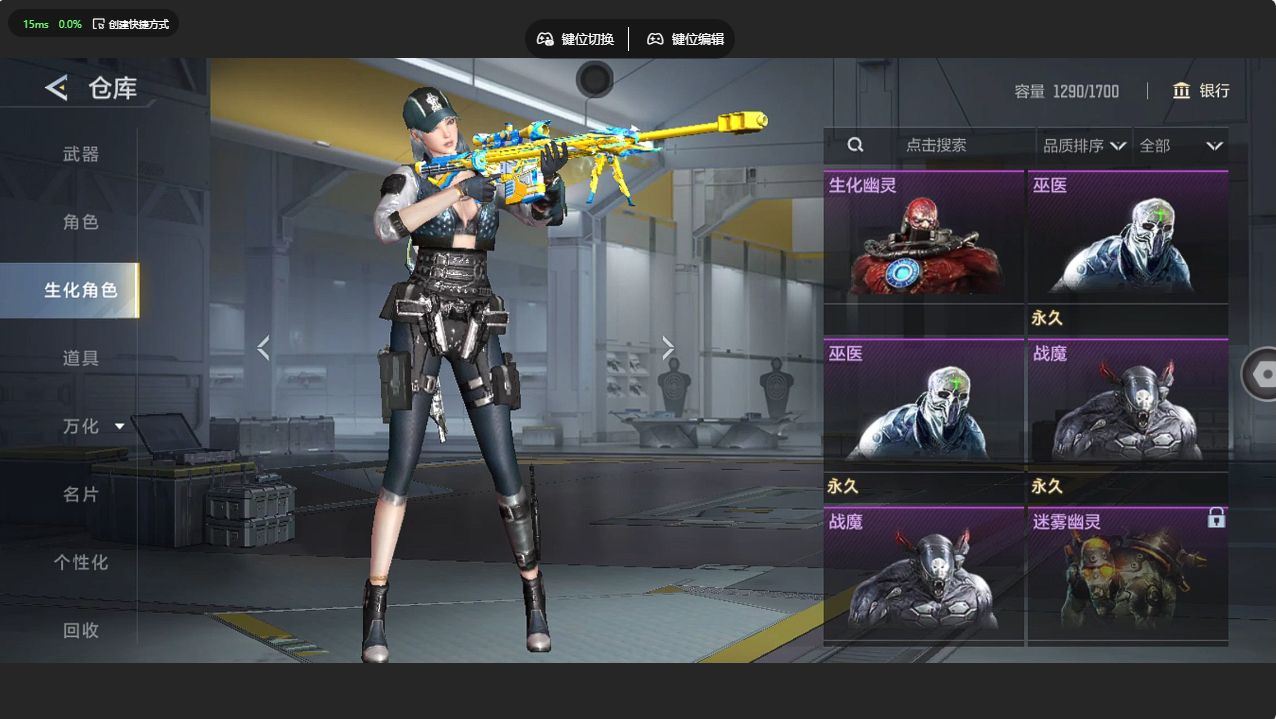Select the 生化幽灵 character card
The width and height of the screenshot is (1276, 719).
pyautogui.click(x=924, y=237)
